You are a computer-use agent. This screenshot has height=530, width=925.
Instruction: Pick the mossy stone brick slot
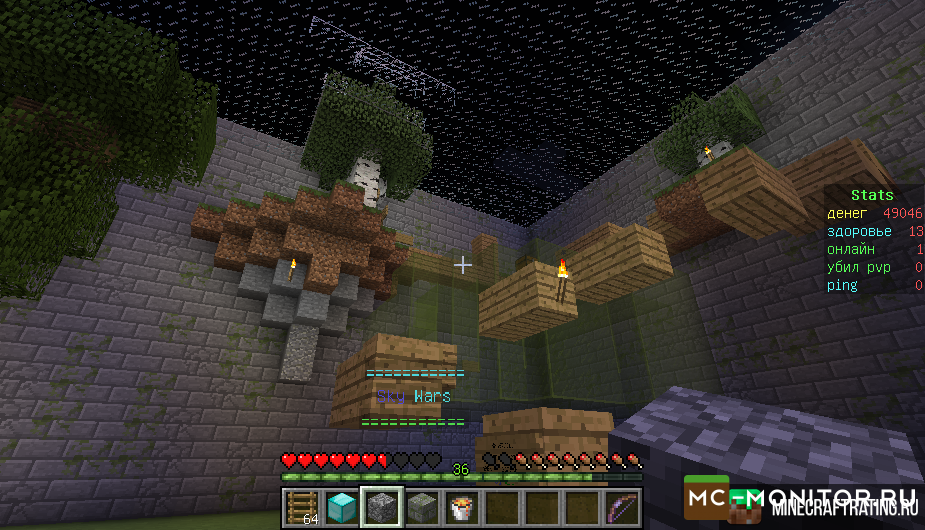422,507
